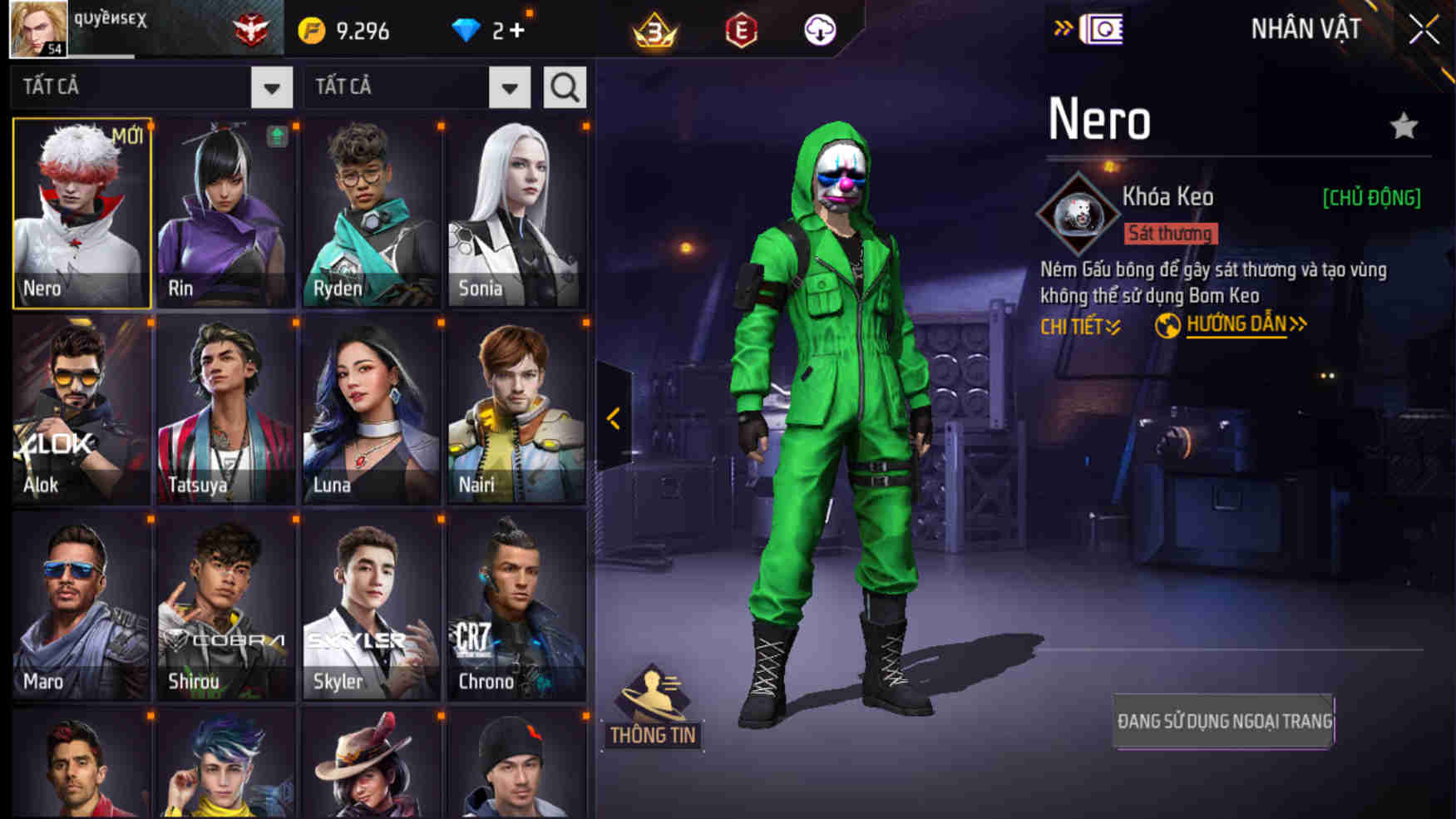Click the diamond currency icon
The image size is (1456, 819).
pos(468,29)
